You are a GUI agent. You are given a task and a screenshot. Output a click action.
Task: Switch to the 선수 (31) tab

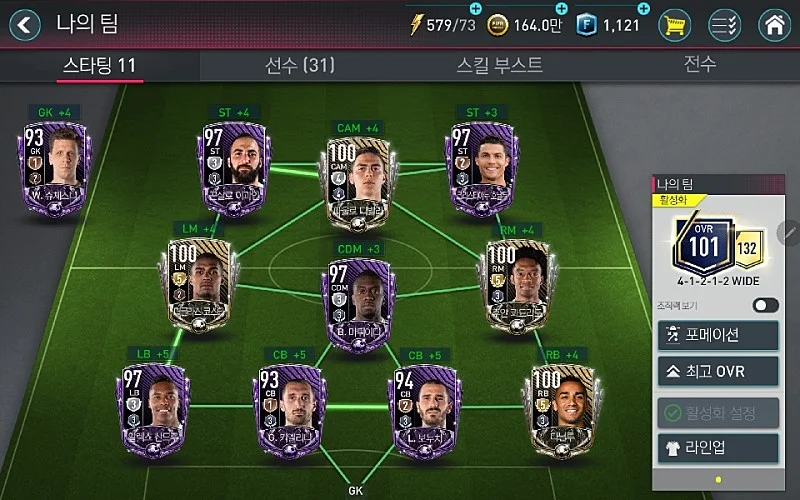[x=299, y=66]
